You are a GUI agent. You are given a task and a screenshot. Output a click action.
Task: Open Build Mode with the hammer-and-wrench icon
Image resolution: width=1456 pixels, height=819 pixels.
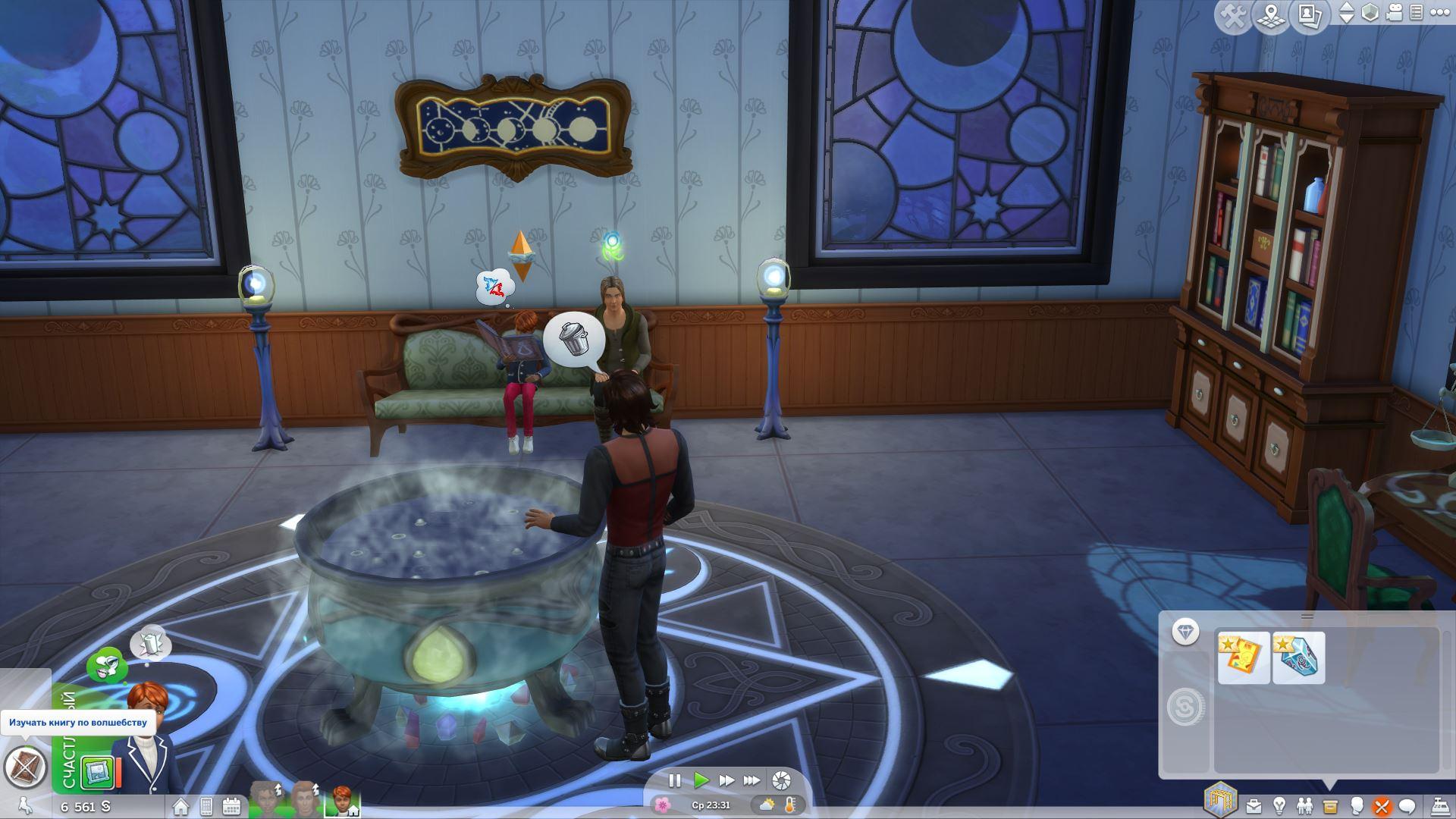point(1234,16)
